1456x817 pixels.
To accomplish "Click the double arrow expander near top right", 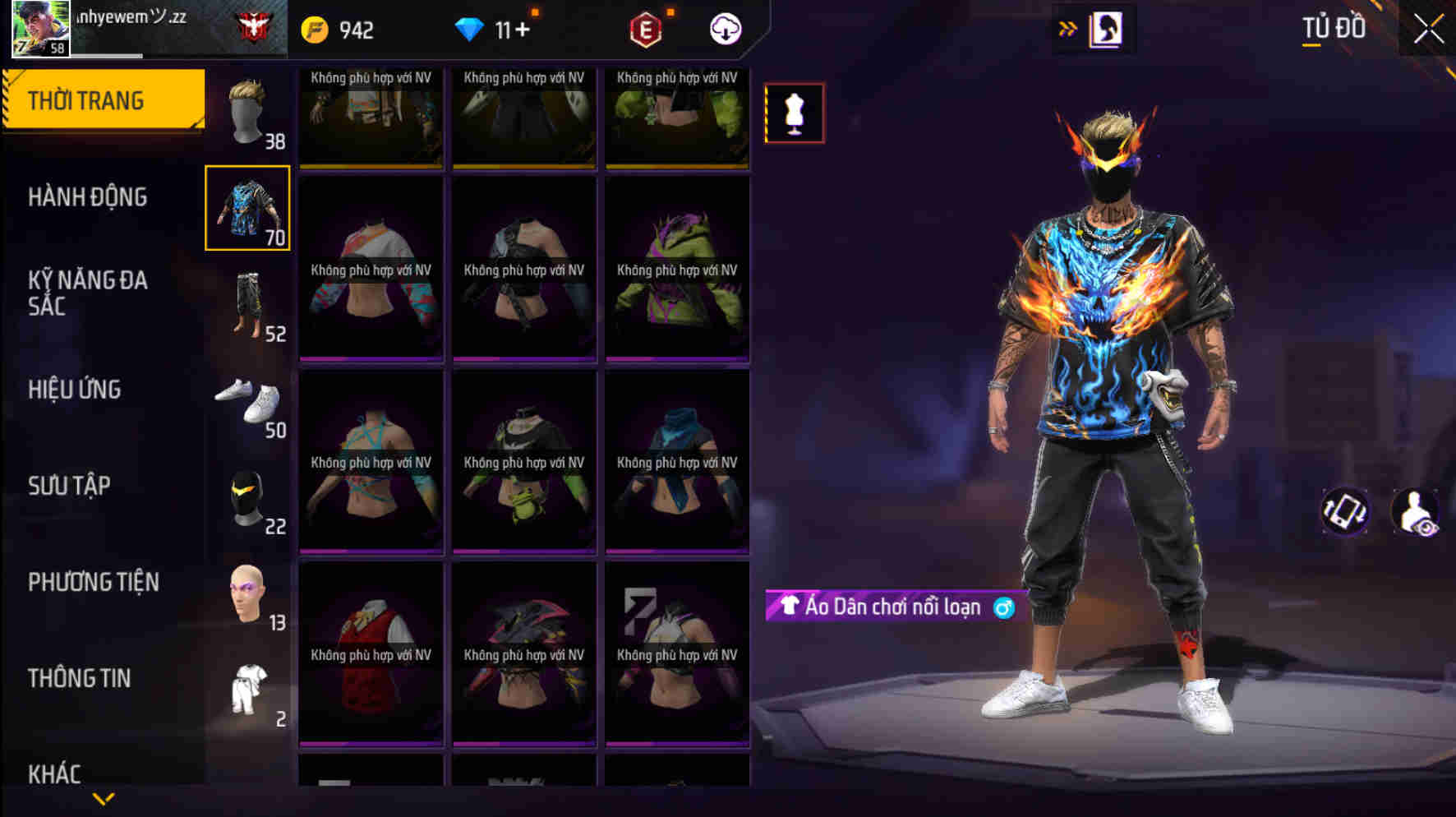I will pos(1067,27).
